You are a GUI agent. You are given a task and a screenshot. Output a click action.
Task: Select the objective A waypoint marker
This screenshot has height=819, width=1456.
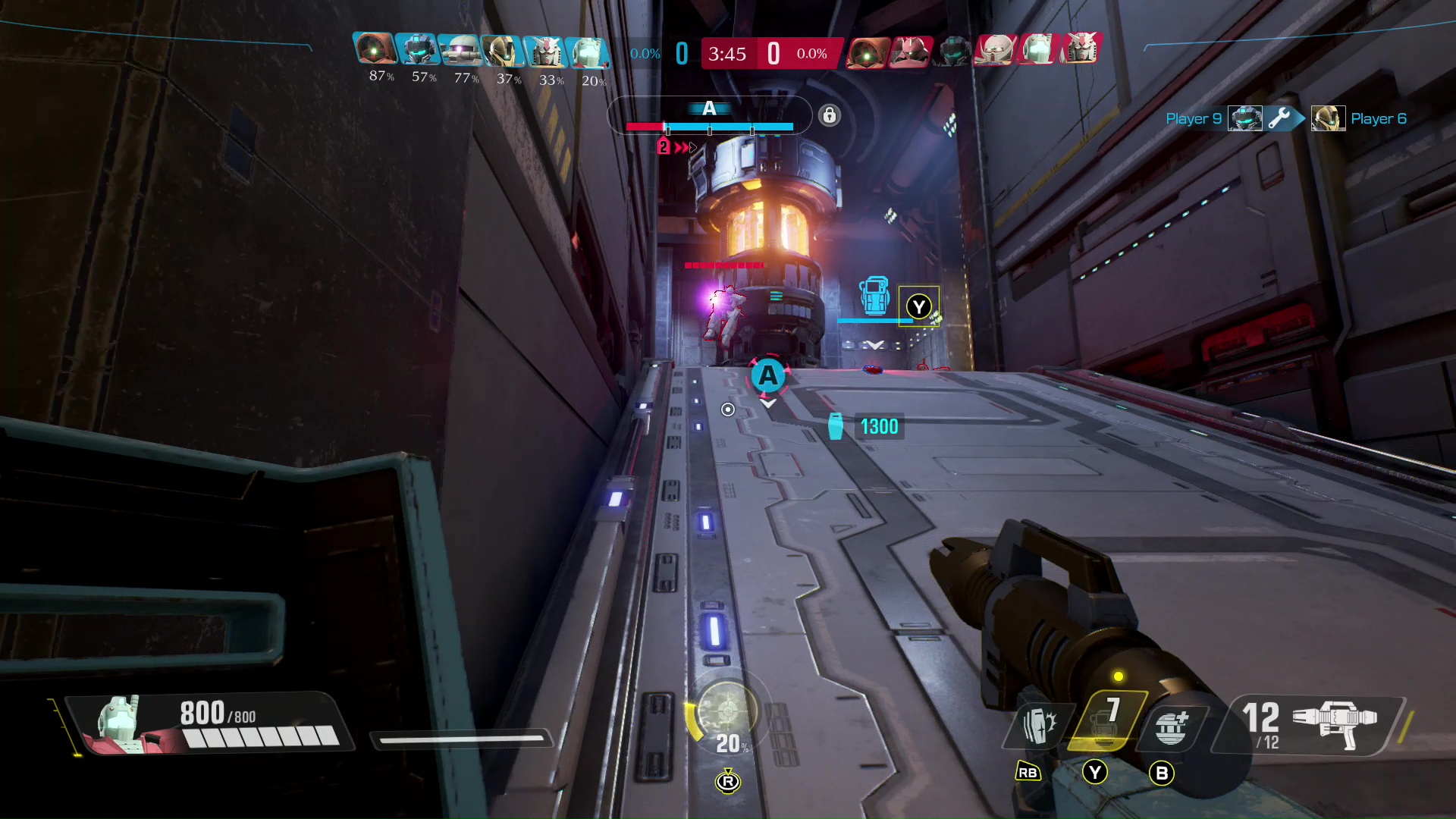coord(768,375)
